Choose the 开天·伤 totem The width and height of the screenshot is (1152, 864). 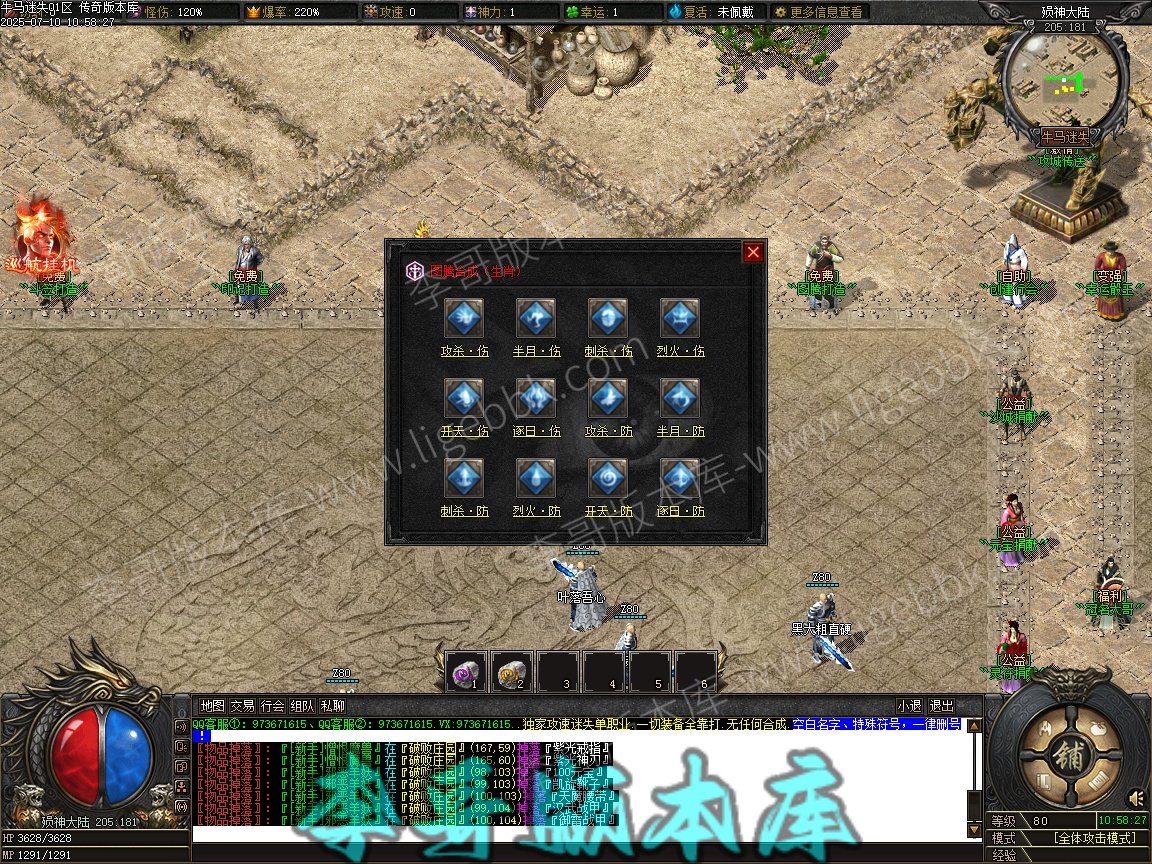point(464,399)
